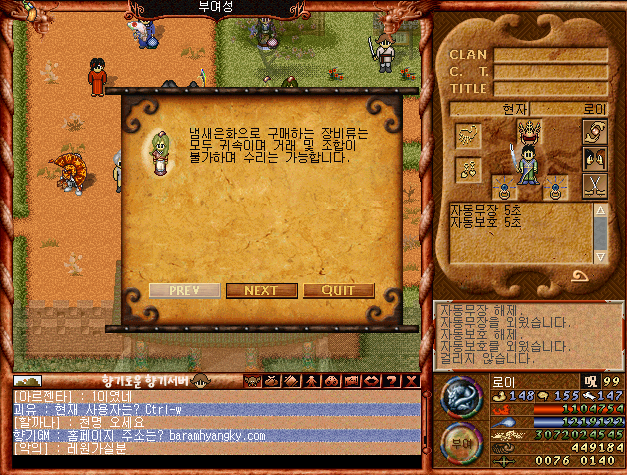Open the two faces icon
The width and height of the screenshot is (627, 475).
[x=594, y=158]
